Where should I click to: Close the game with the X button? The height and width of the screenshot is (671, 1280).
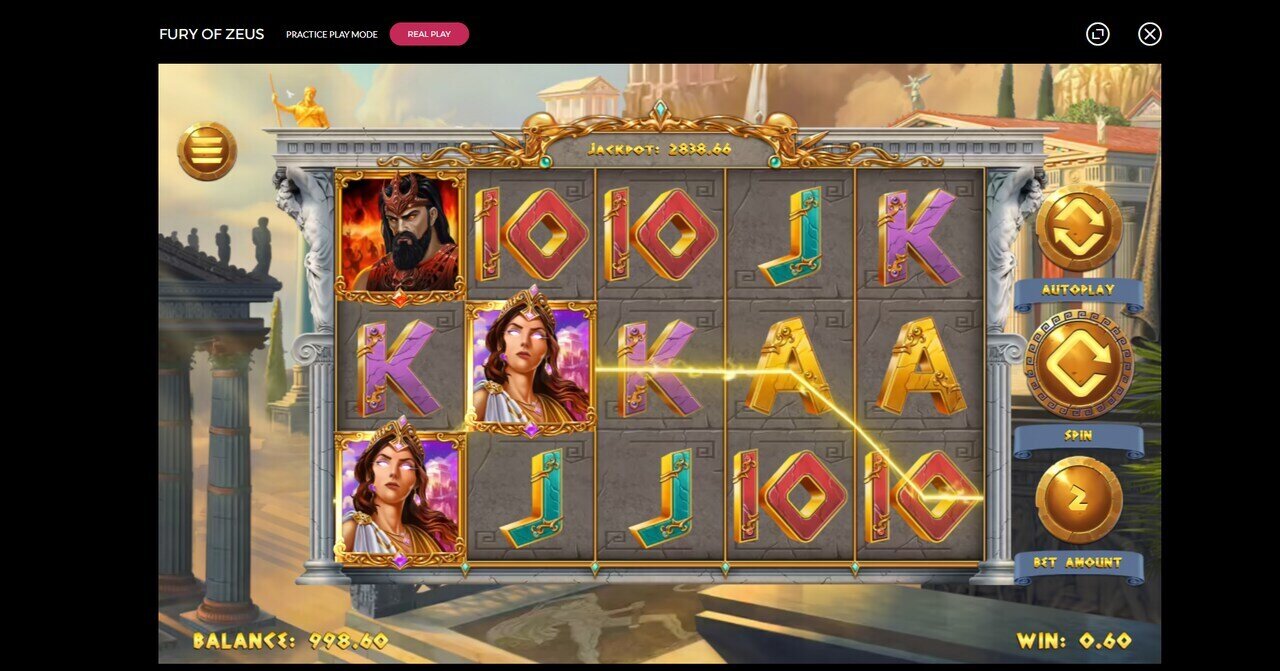pyautogui.click(x=1150, y=34)
